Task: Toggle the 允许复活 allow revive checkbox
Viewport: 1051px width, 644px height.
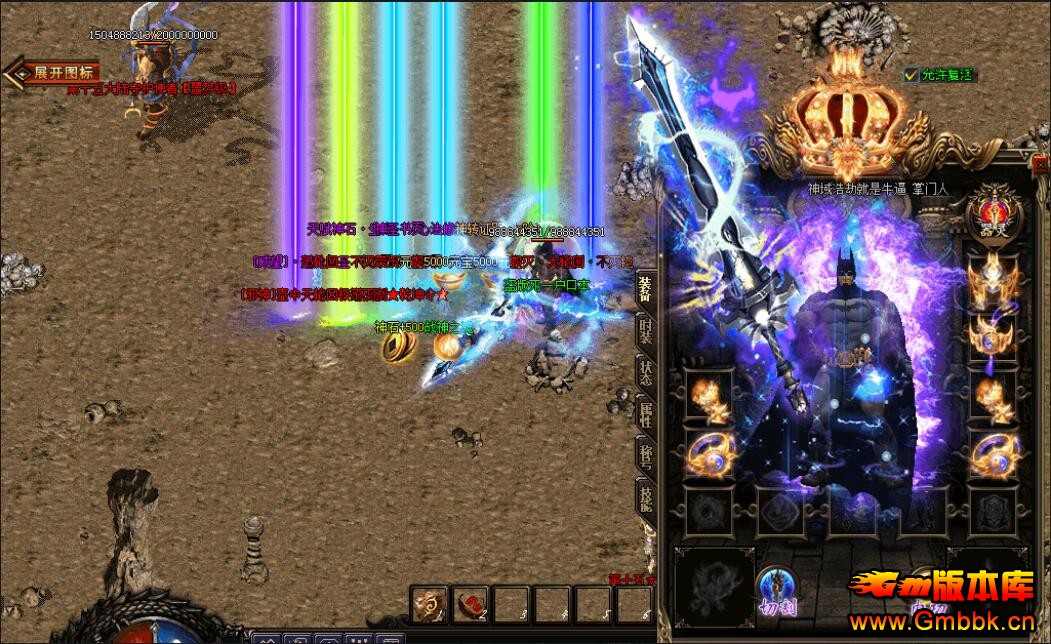Action: coord(911,75)
